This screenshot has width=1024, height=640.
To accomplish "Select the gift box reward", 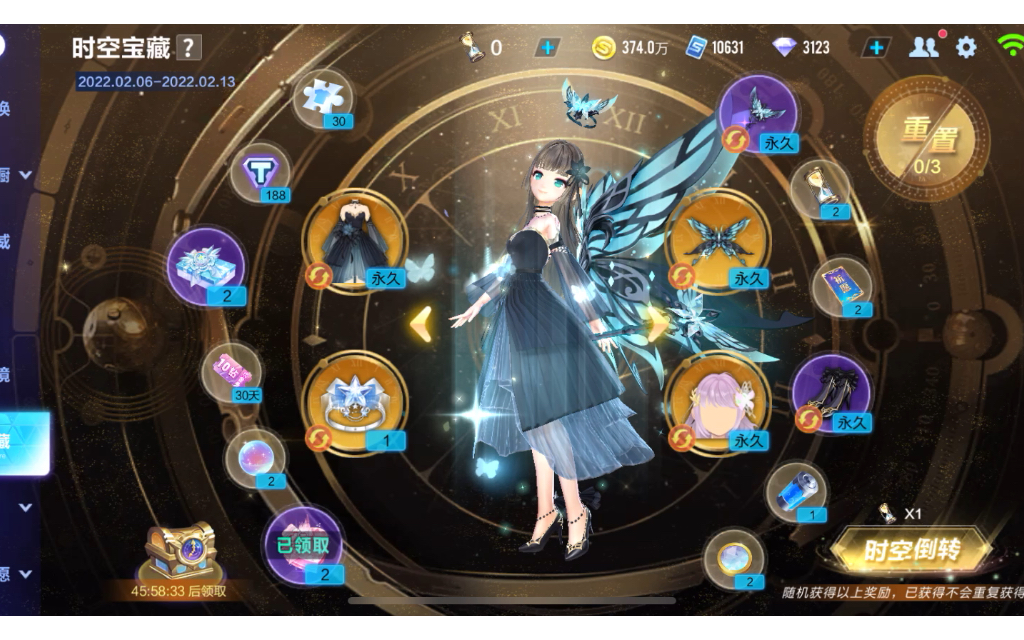I will 205,266.
